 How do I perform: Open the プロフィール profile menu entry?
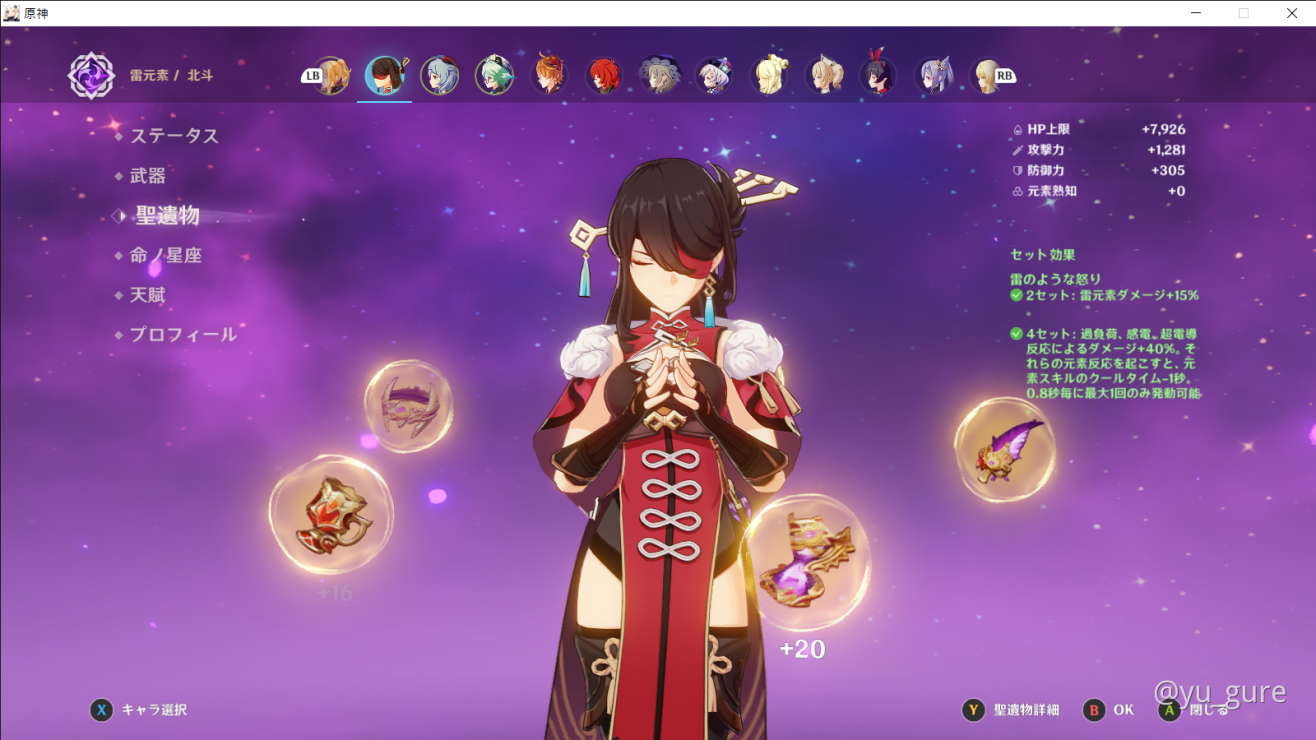183,335
